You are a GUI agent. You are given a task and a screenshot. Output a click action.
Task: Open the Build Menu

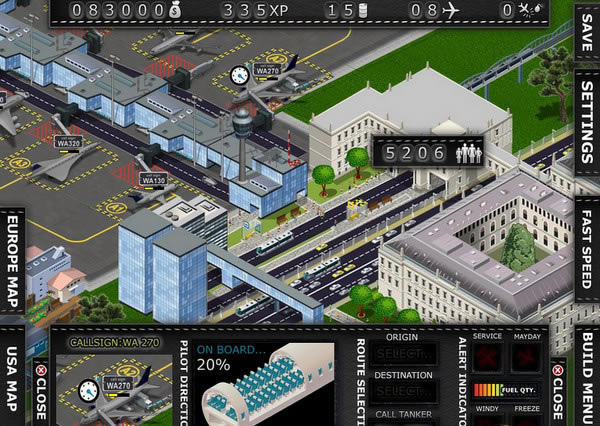[588, 376]
